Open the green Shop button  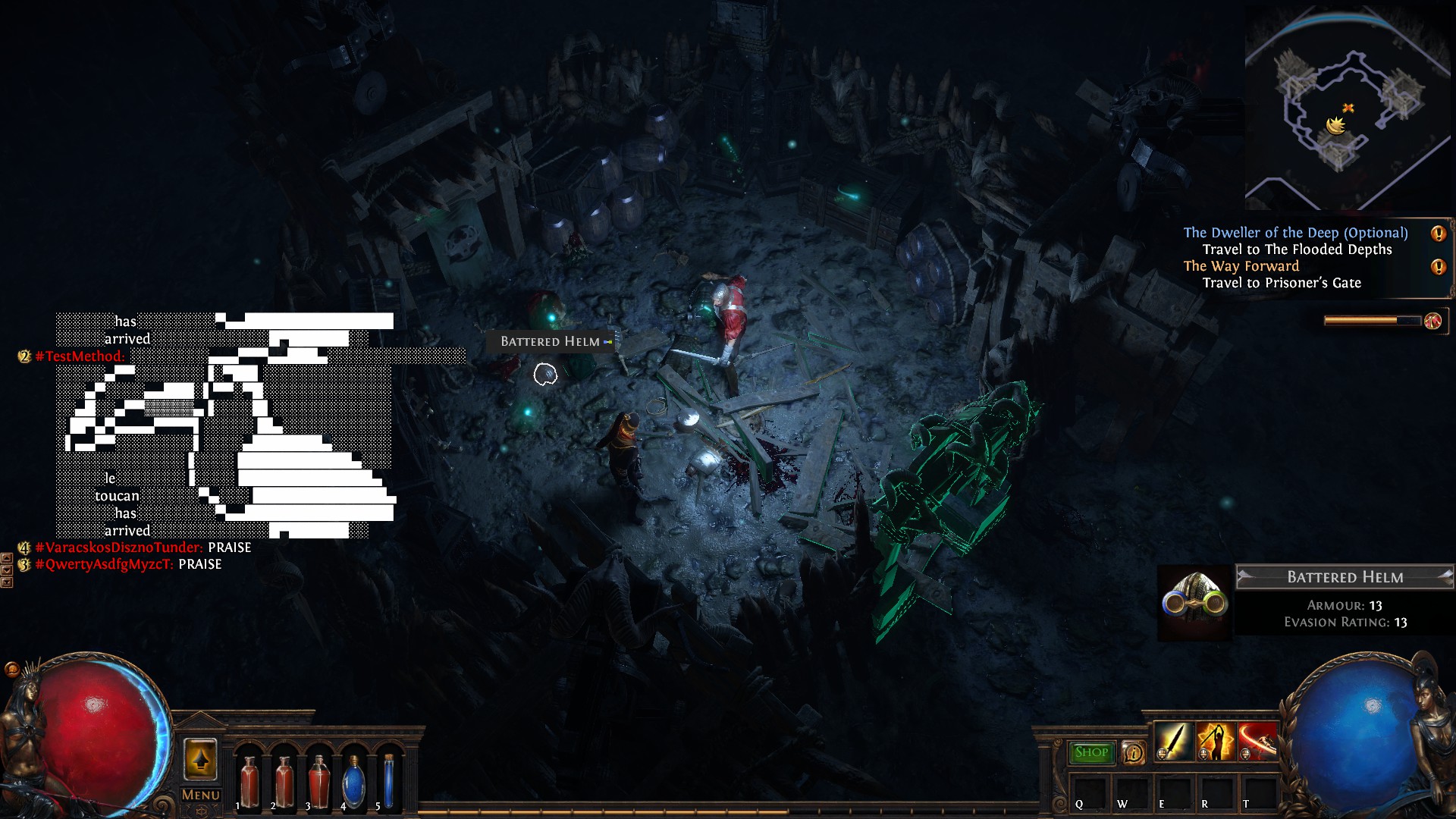pyautogui.click(x=1091, y=752)
